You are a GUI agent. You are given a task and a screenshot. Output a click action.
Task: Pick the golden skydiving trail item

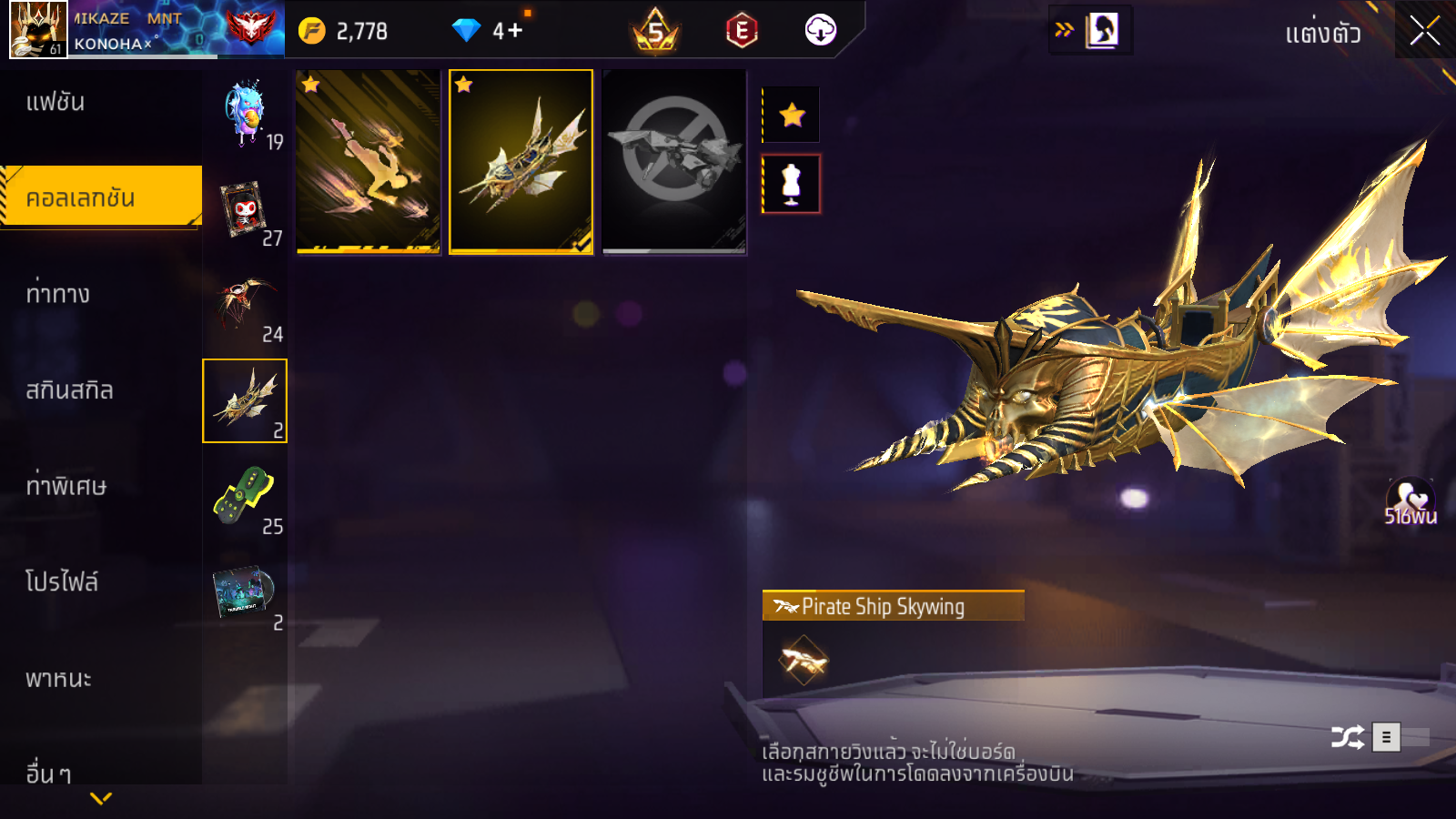click(369, 162)
